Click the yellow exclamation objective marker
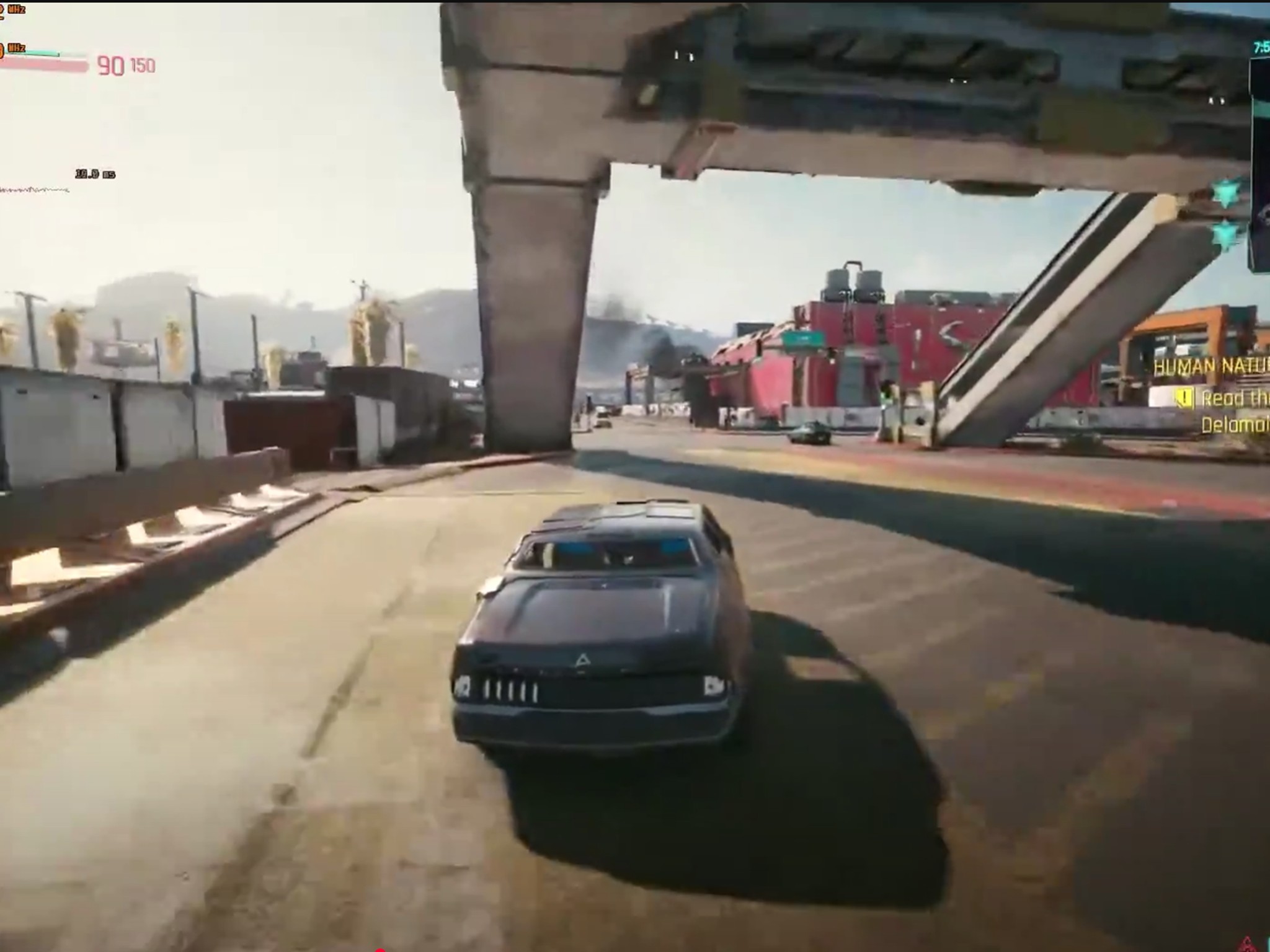 point(1183,399)
